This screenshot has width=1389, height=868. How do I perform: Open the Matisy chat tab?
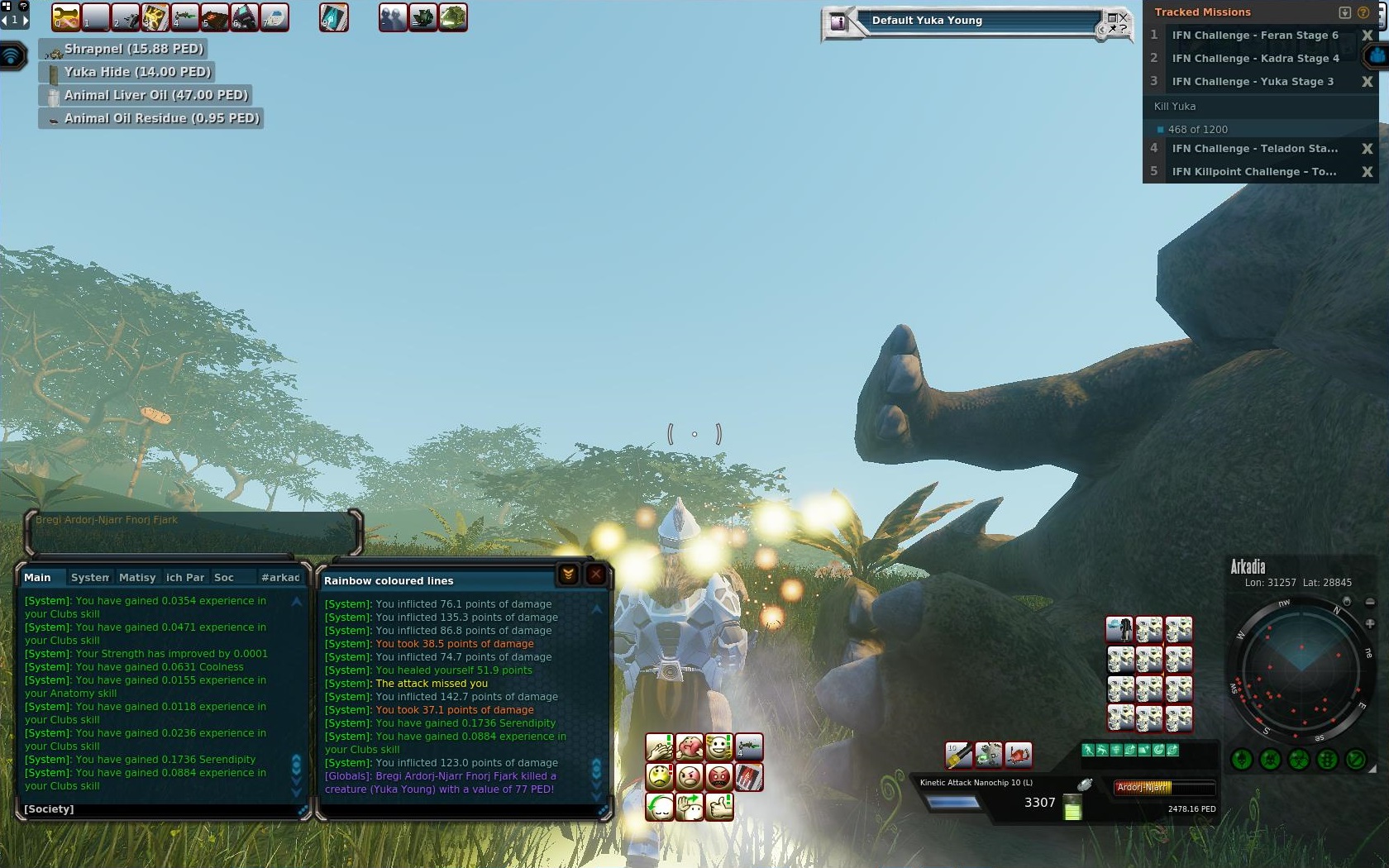click(137, 577)
